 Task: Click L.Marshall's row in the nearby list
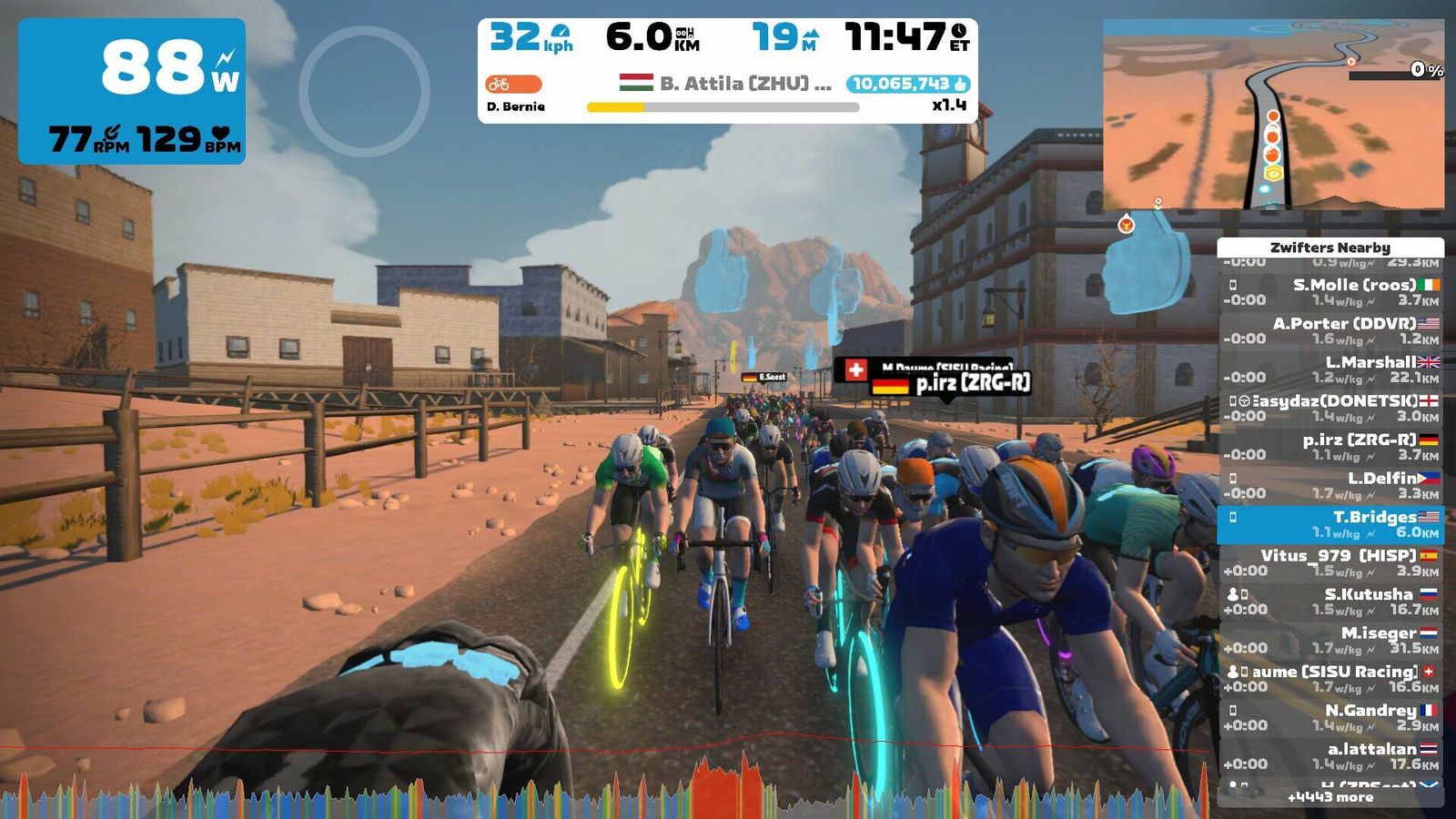coord(1330,369)
